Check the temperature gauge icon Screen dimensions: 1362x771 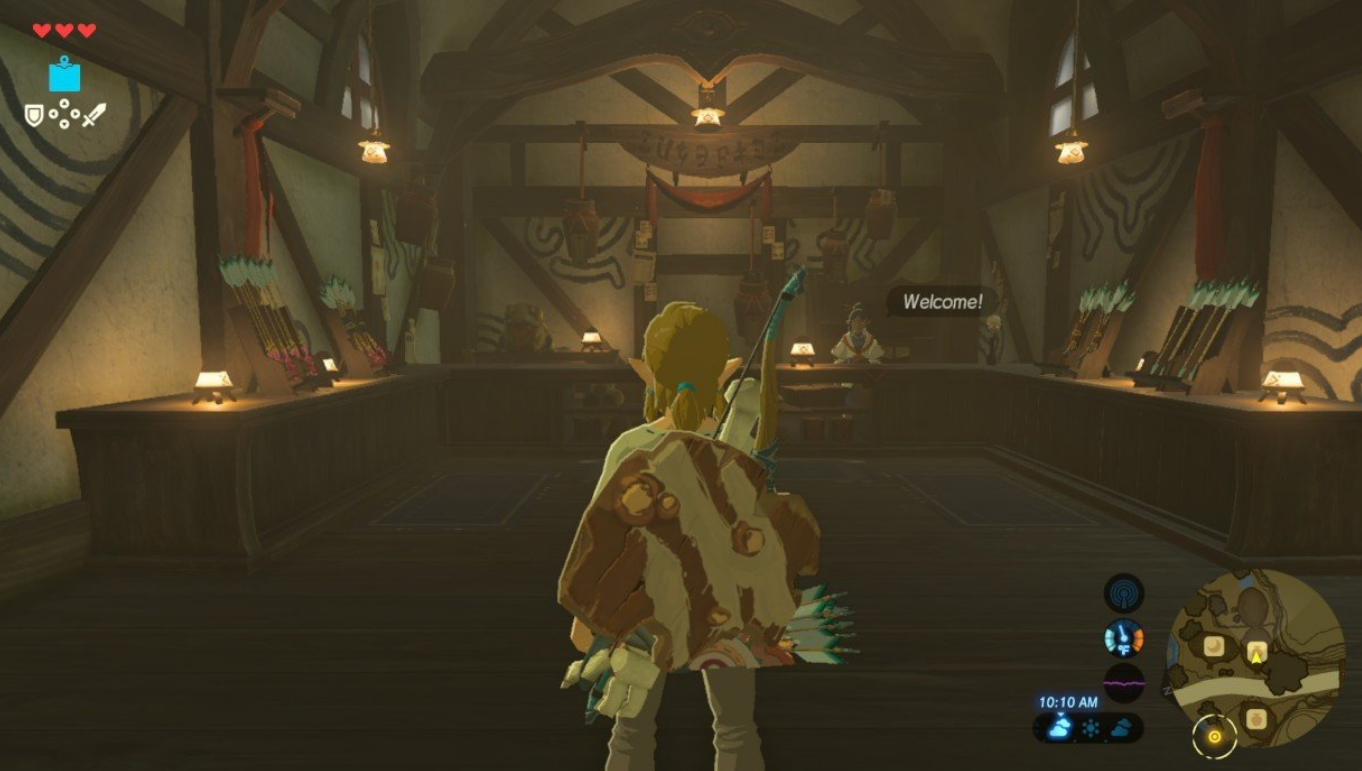[x=1123, y=637]
